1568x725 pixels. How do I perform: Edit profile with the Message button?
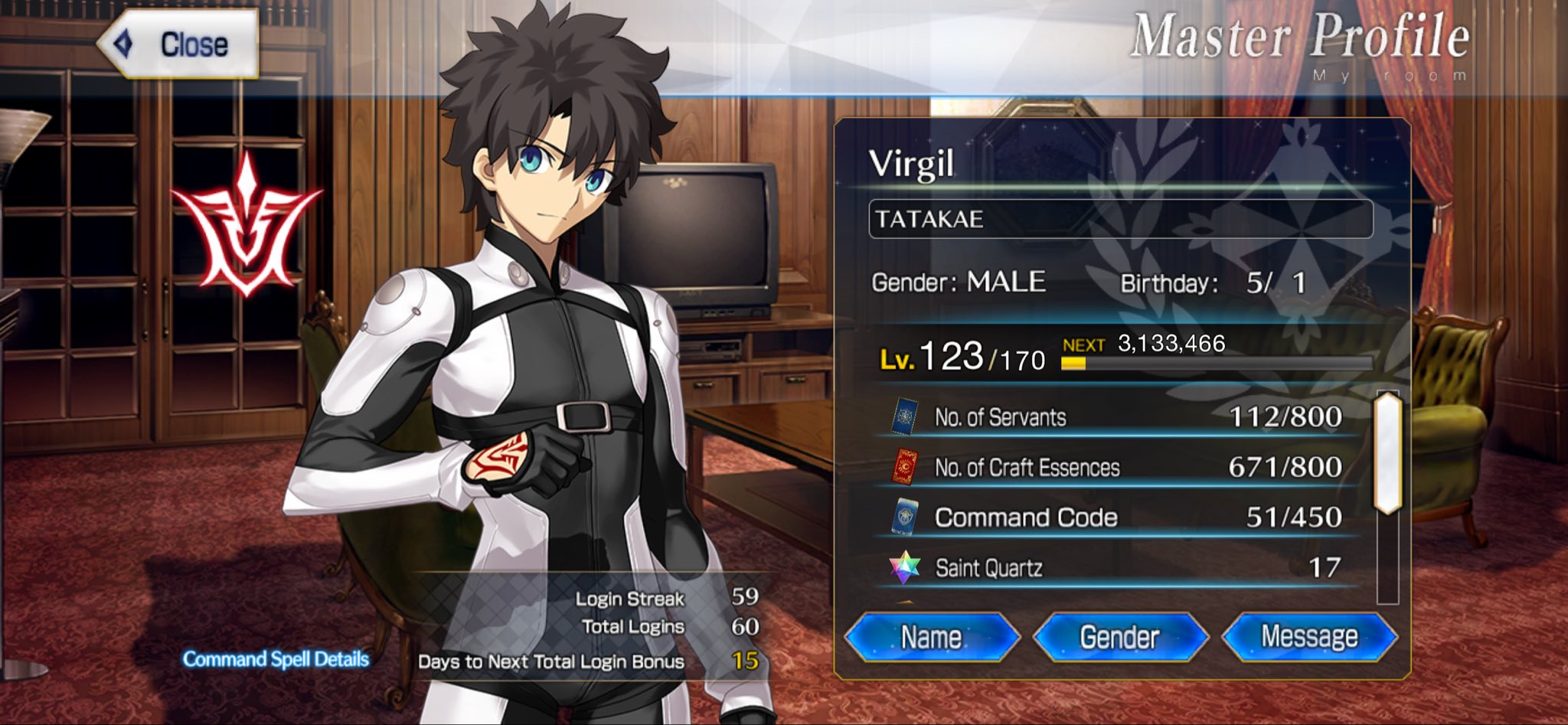click(x=1308, y=637)
